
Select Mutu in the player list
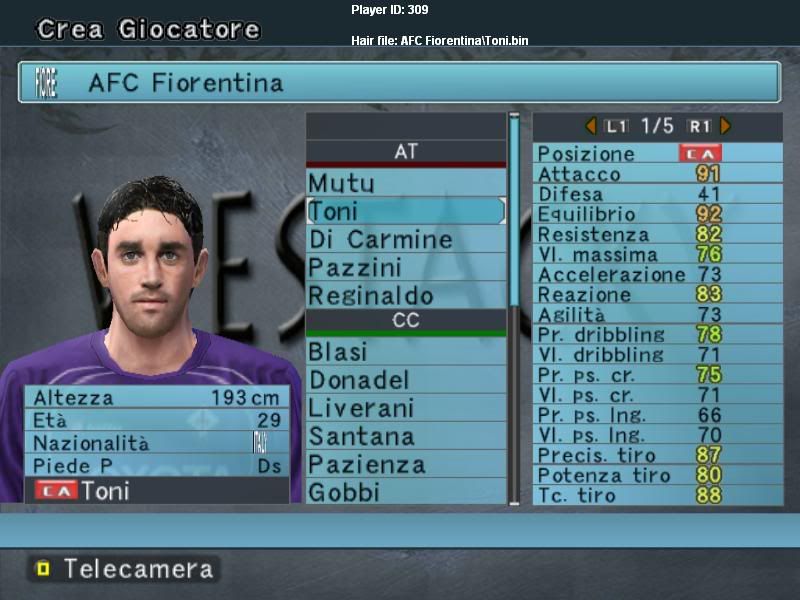pyautogui.click(x=405, y=183)
